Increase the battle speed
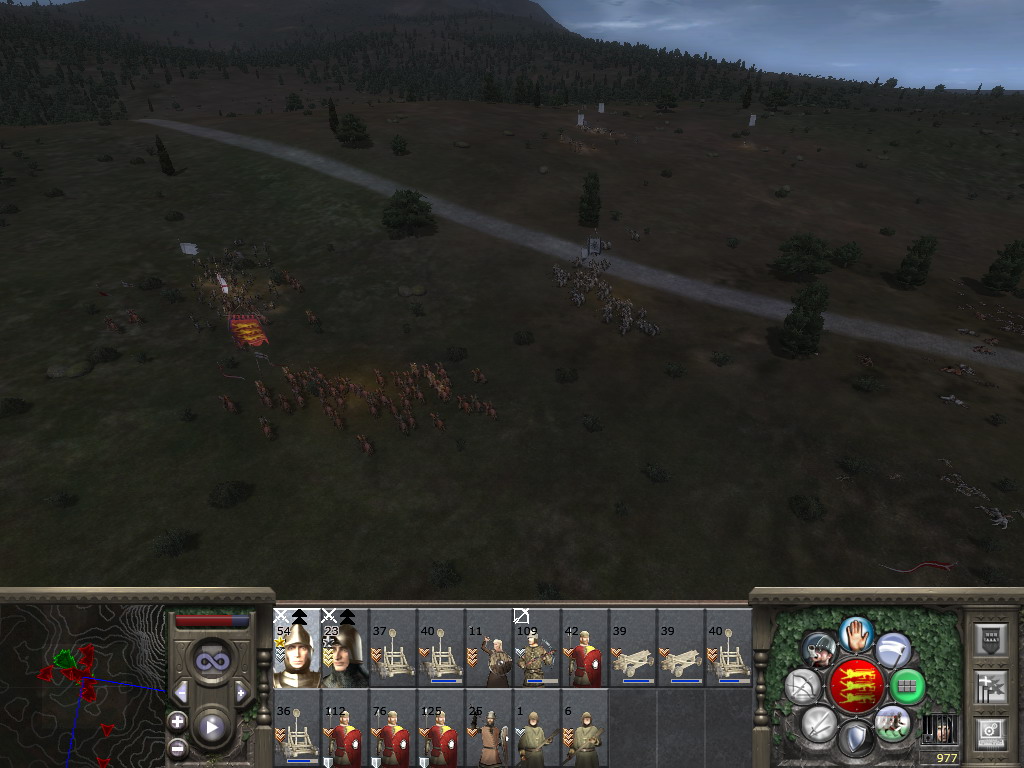 coord(241,692)
